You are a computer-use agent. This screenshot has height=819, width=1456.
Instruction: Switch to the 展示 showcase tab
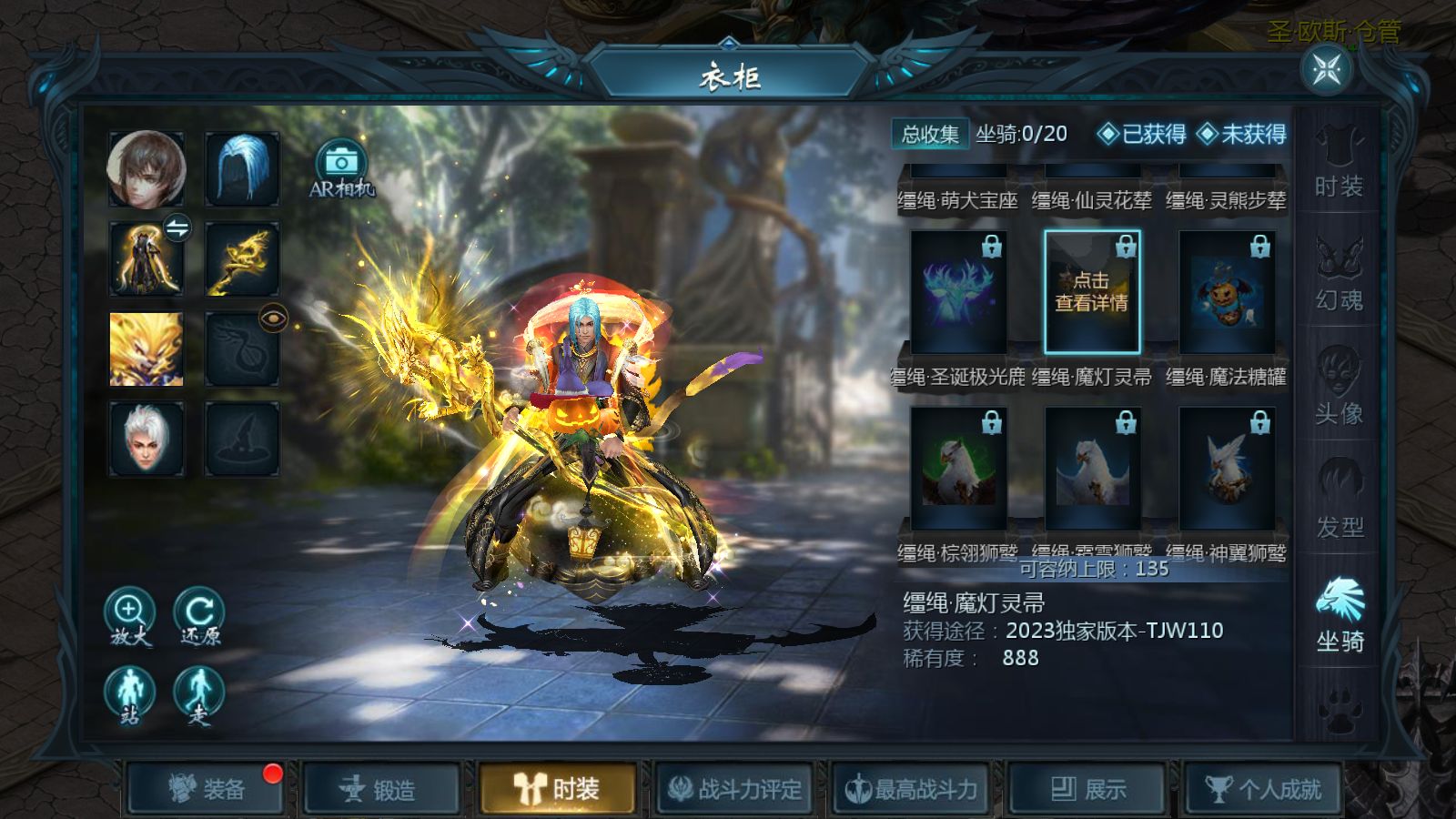[x=1088, y=789]
